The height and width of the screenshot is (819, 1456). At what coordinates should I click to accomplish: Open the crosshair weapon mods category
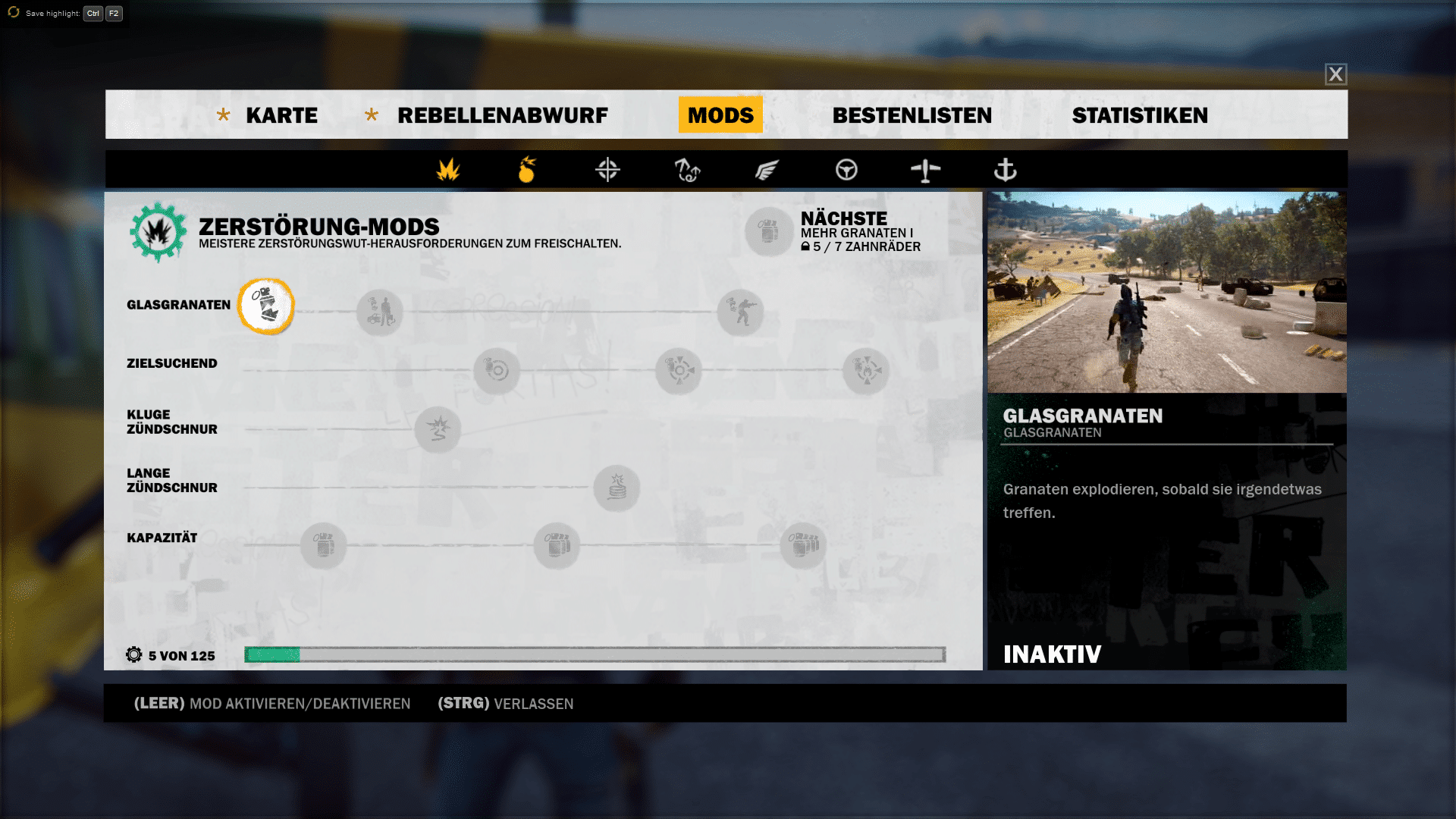607,170
